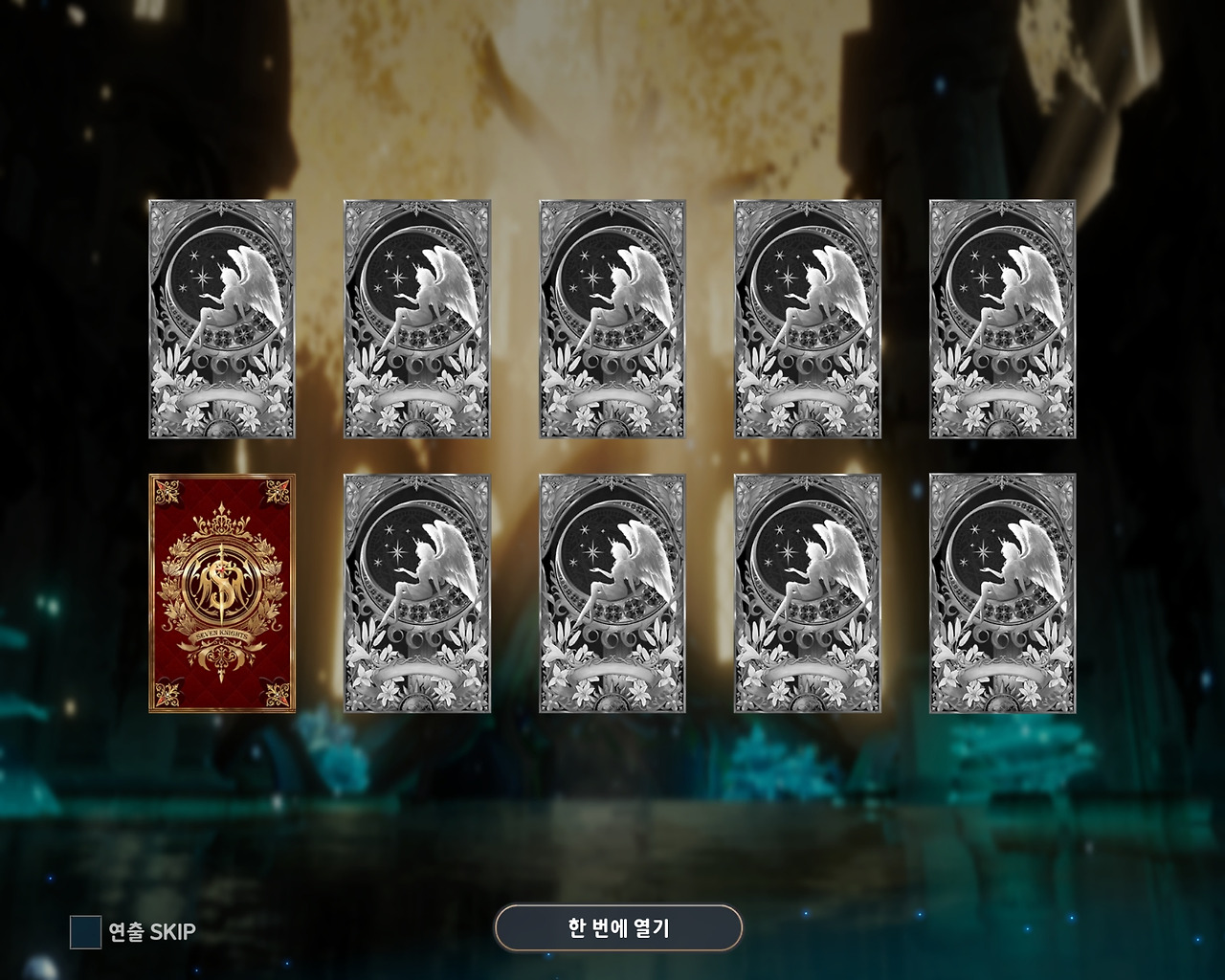The width and height of the screenshot is (1225, 980).
Task: Reveal the angel card beside the red card
Action: click(x=417, y=593)
